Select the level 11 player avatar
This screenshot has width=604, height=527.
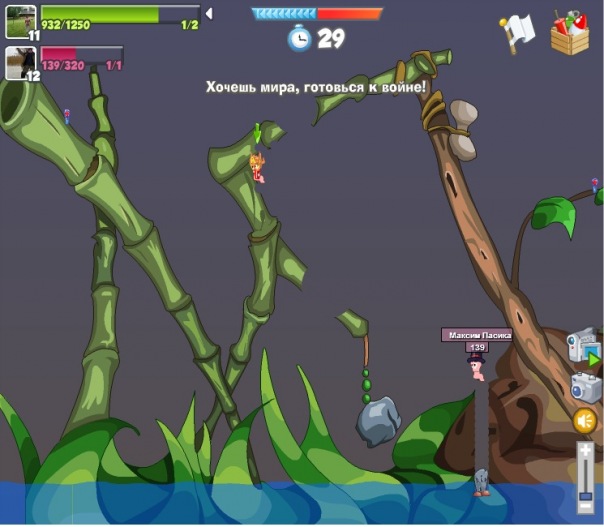tap(20, 21)
